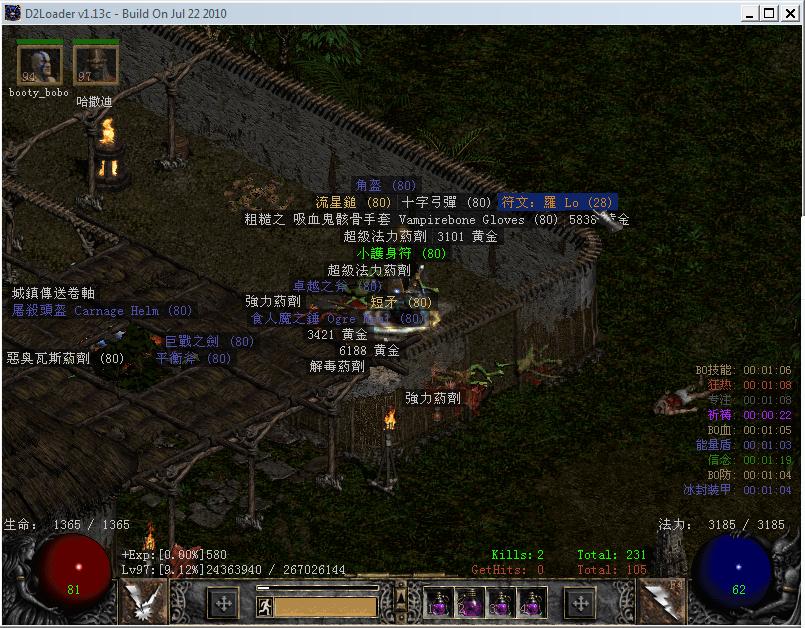
Task: Collect the 3421 gold pile label
Action: 337,335
